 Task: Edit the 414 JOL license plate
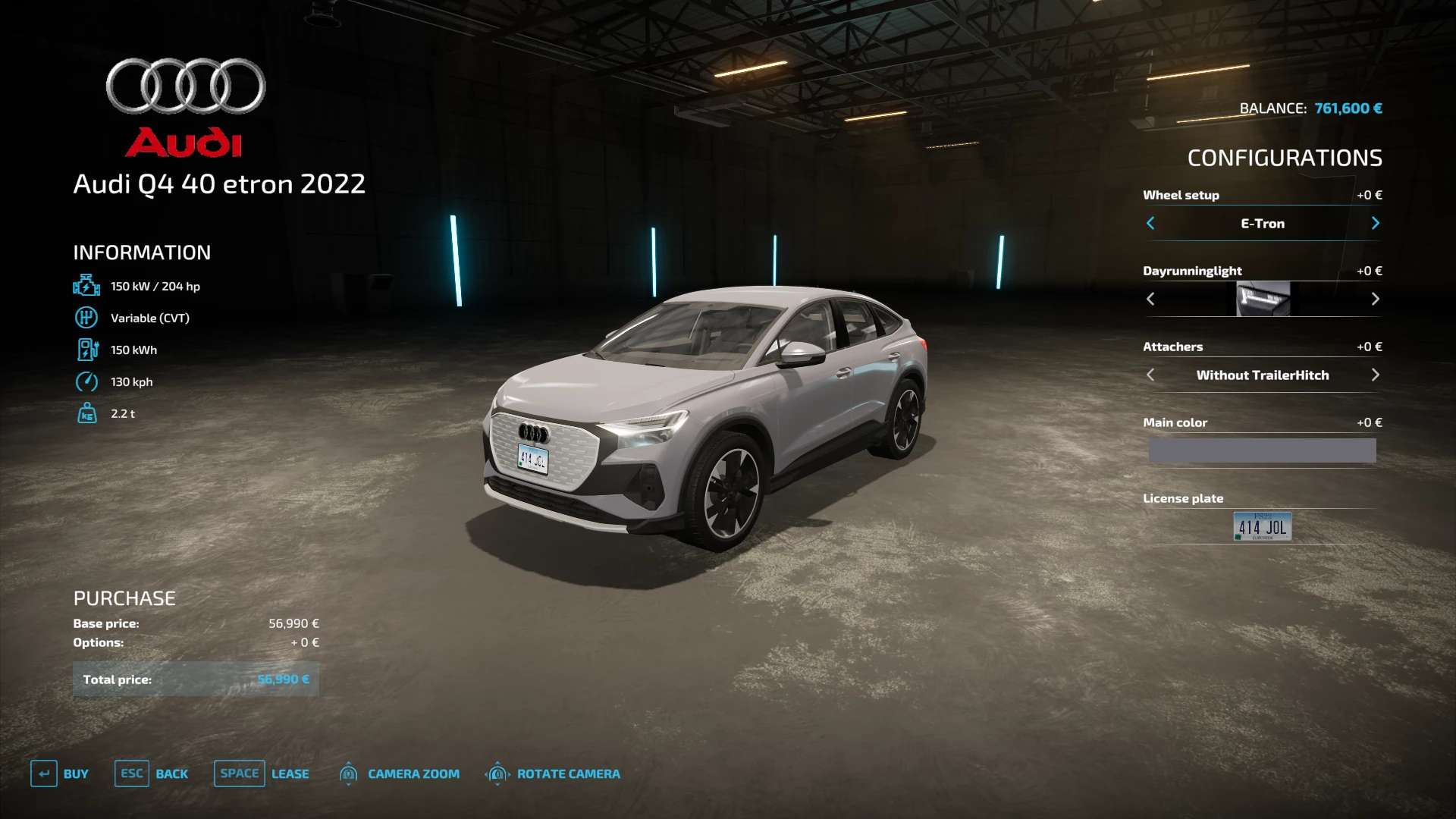[x=1262, y=526]
